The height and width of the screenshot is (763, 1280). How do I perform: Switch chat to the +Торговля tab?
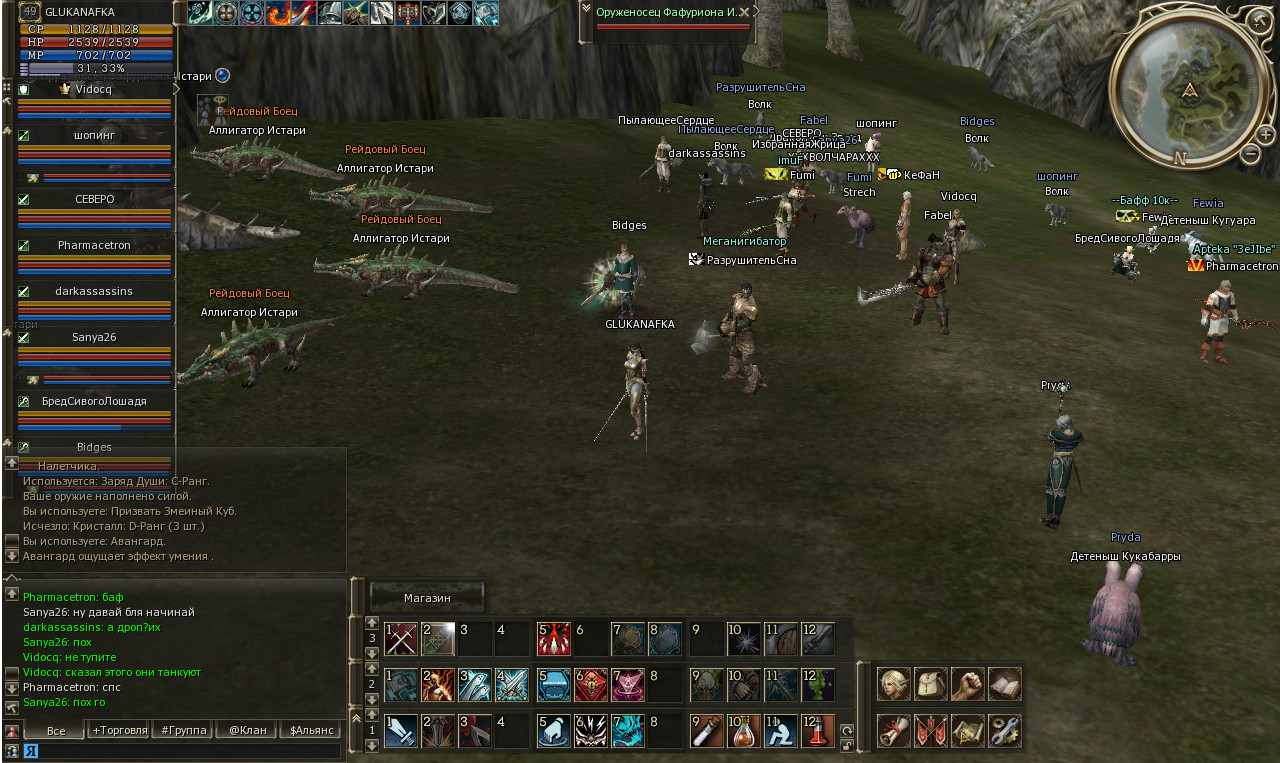point(119,730)
